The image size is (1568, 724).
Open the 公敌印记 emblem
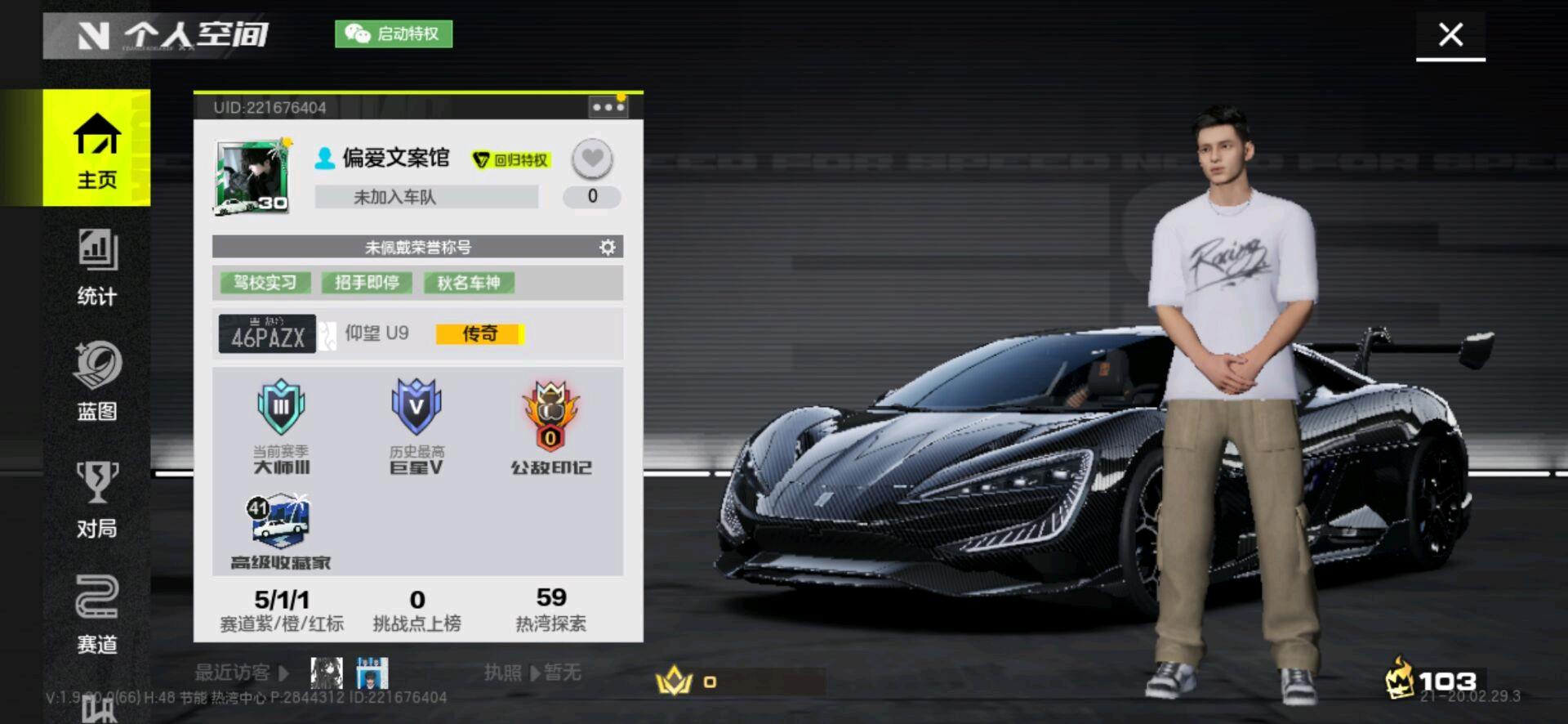pyautogui.click(x=551, y=427)
